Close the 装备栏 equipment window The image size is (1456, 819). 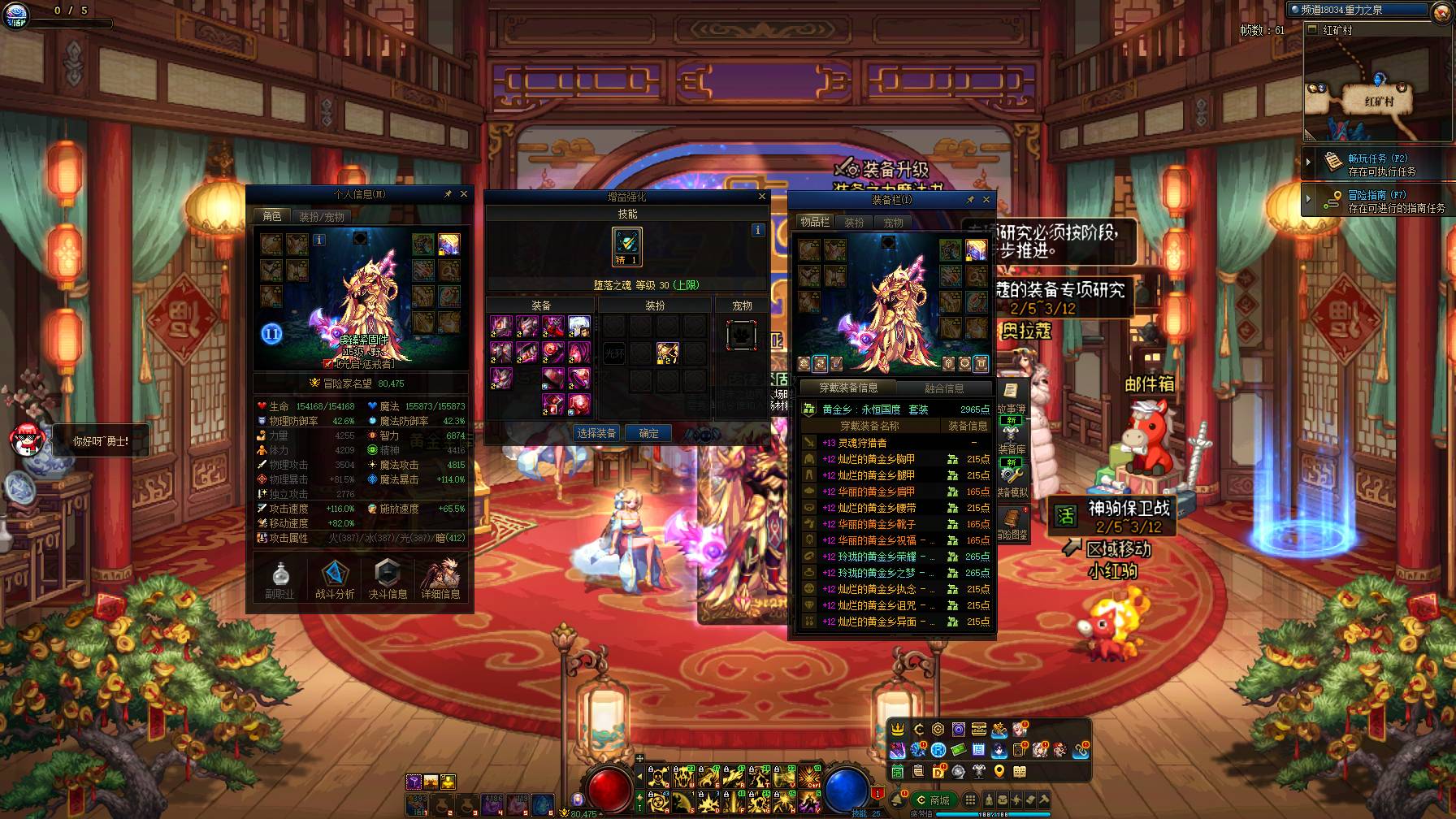pos(986,199)
